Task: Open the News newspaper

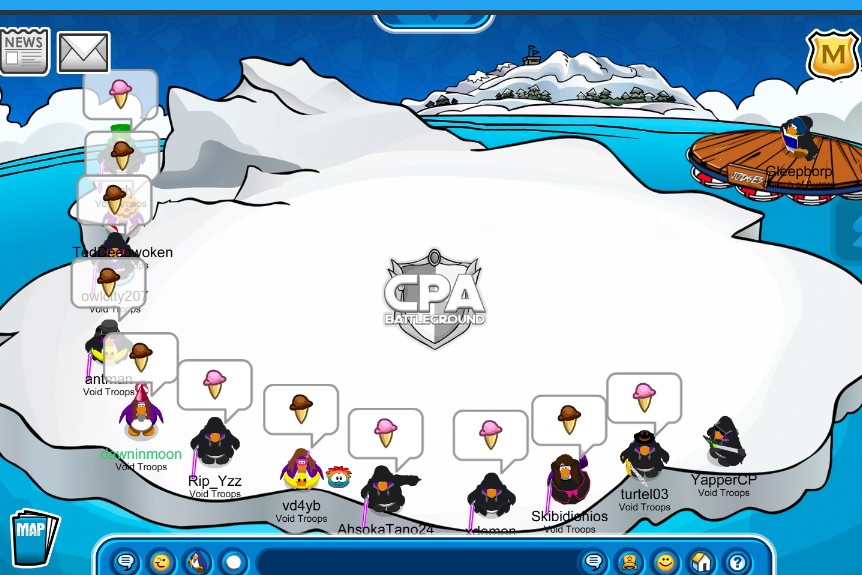Action: (24, 52)
